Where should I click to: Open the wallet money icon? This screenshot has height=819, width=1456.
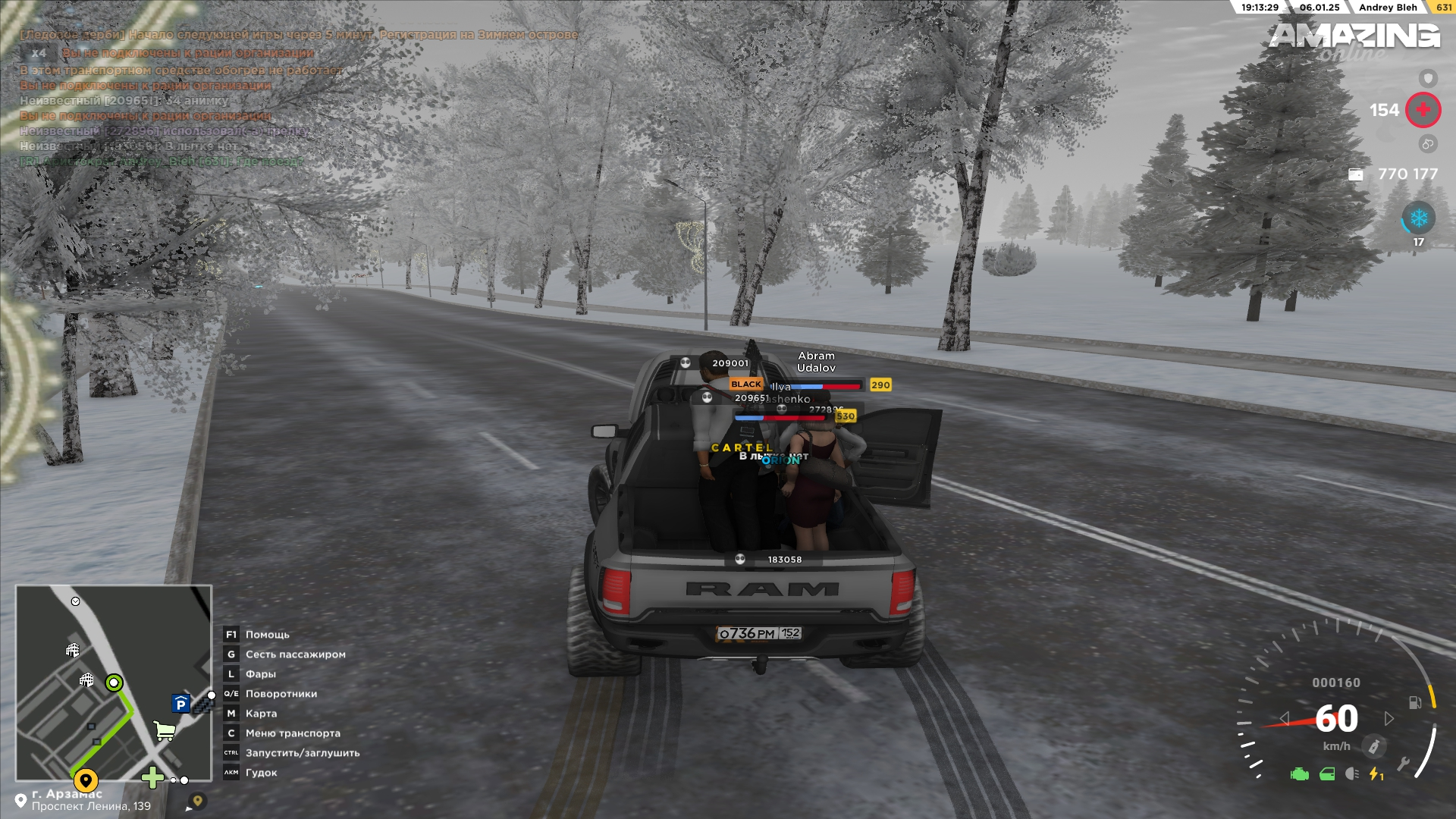tap(1355, 174)
